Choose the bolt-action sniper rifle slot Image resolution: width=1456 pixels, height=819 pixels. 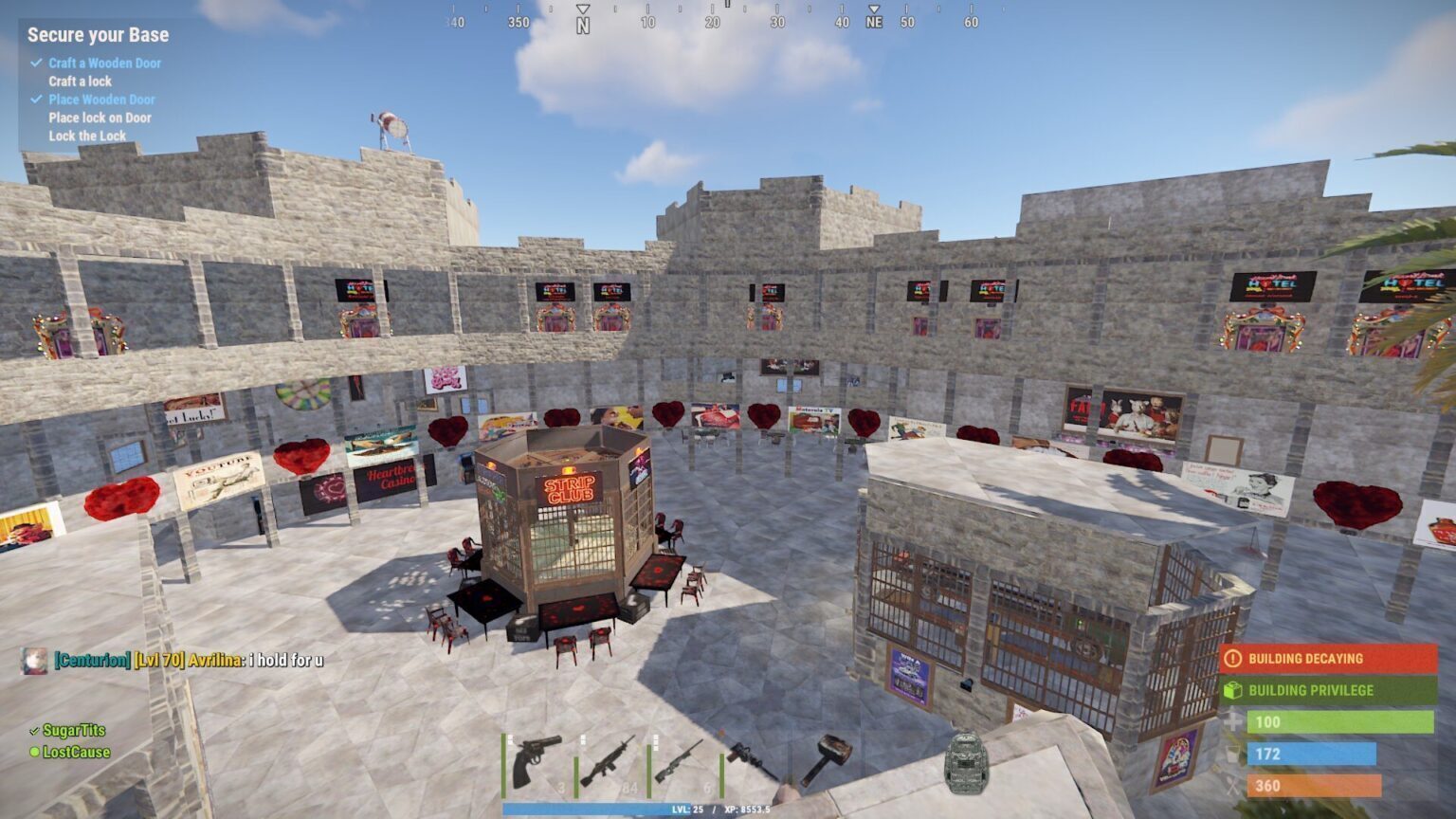pyautogui.click(x=680, y=761)
